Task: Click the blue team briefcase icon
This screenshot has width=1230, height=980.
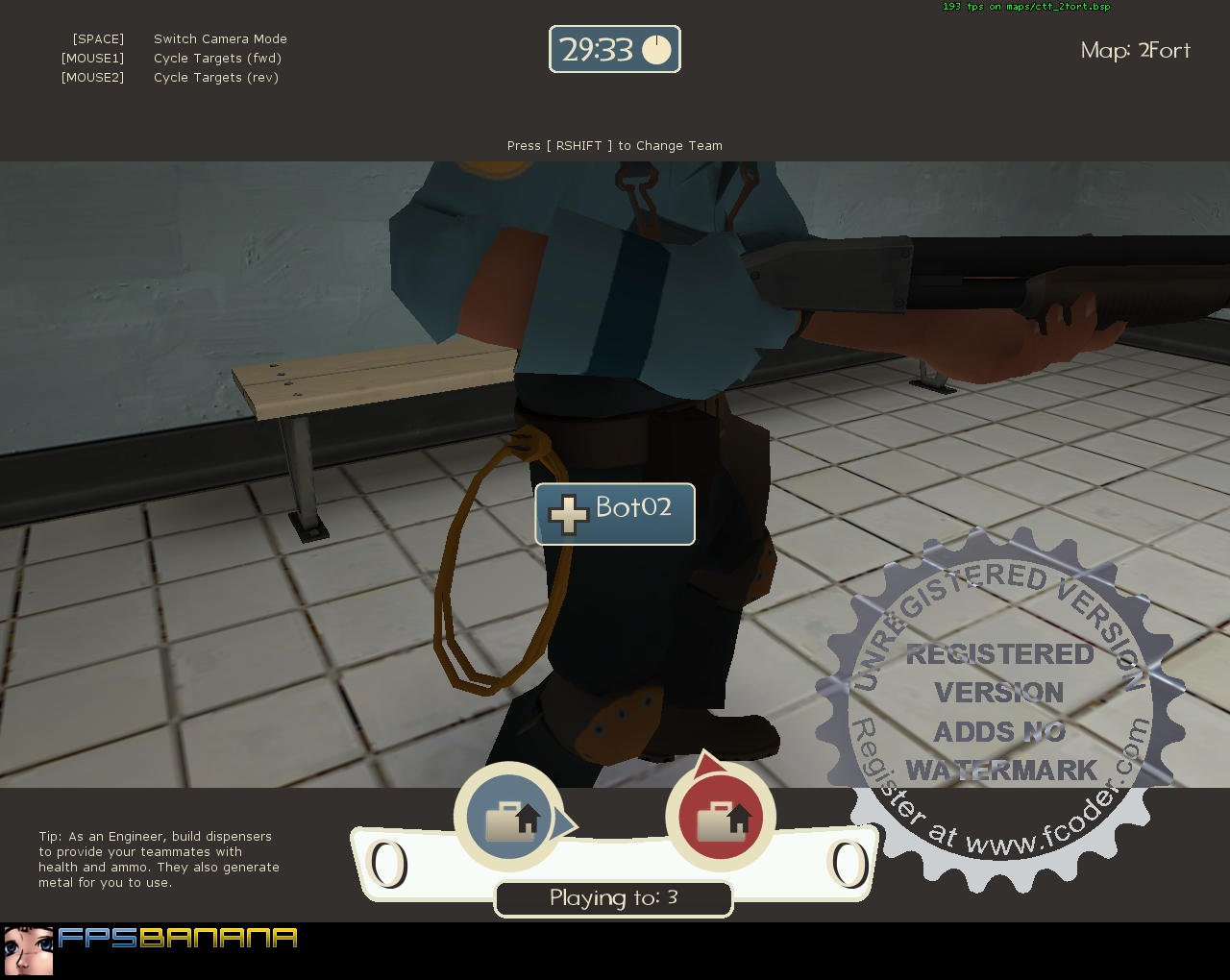Action: (x=510, y=818)
